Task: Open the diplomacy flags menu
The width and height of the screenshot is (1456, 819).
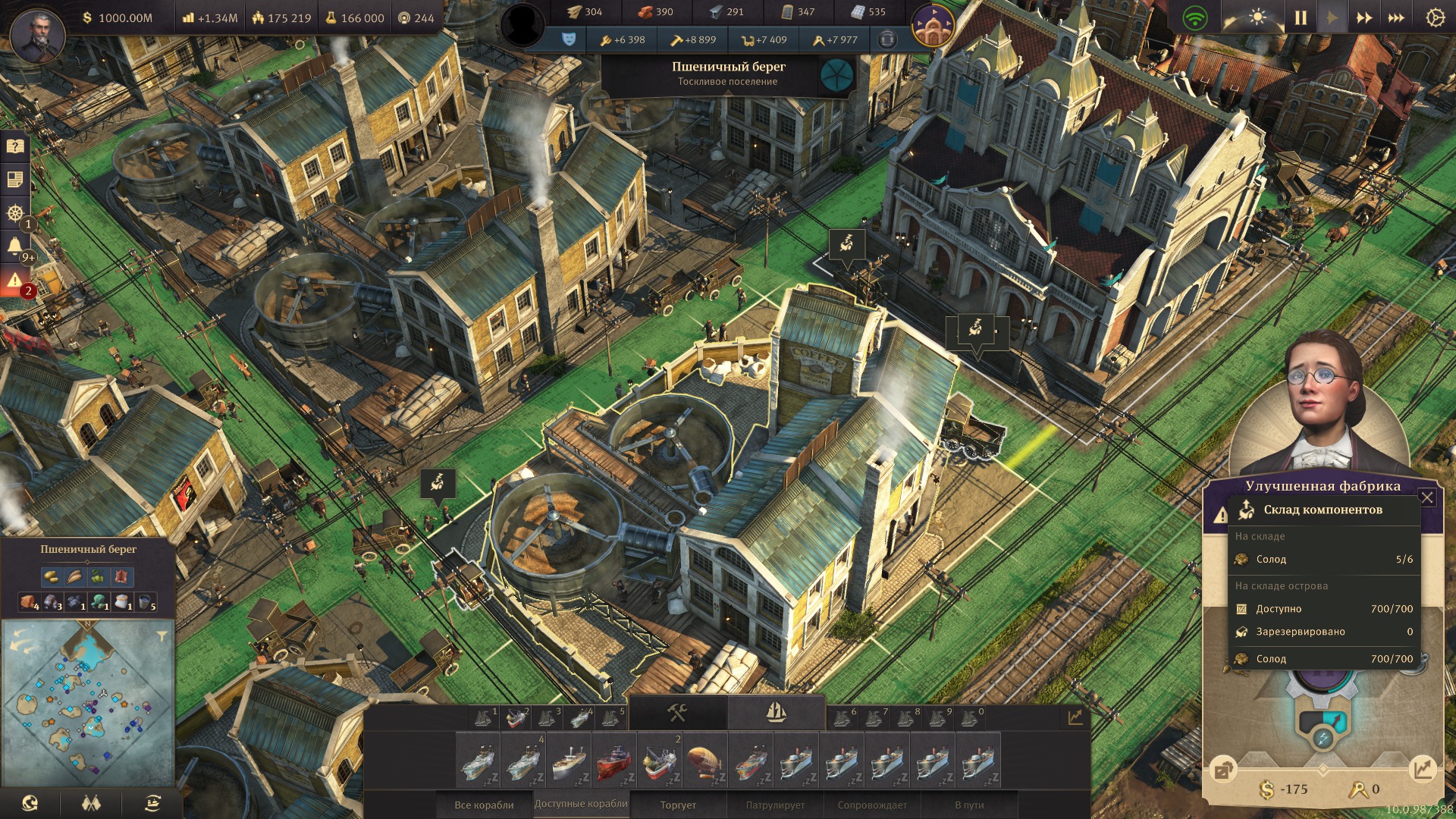Action: (x=91, y=803)
